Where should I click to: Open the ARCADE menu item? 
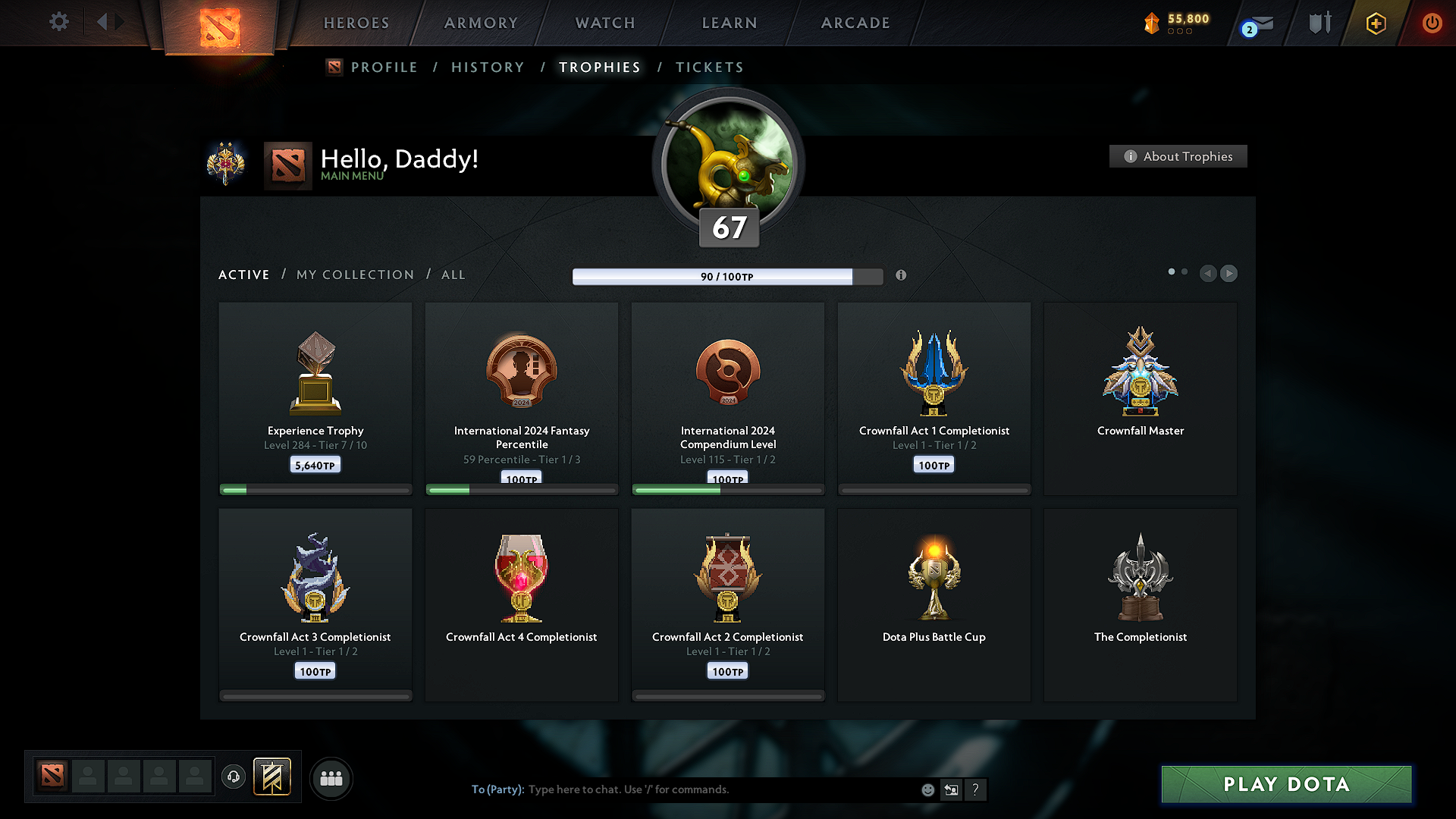[x=855, y=23]
